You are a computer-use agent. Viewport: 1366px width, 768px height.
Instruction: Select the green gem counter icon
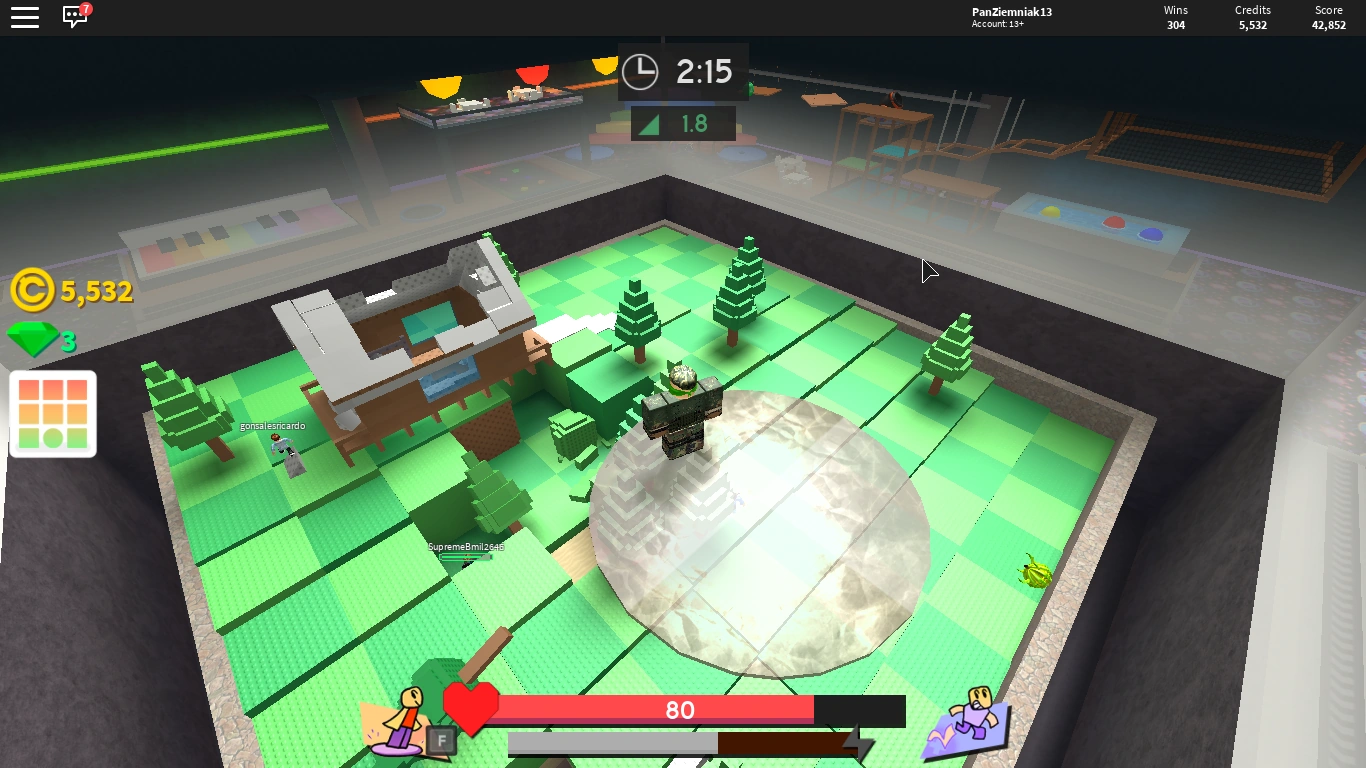click(31, 340)
